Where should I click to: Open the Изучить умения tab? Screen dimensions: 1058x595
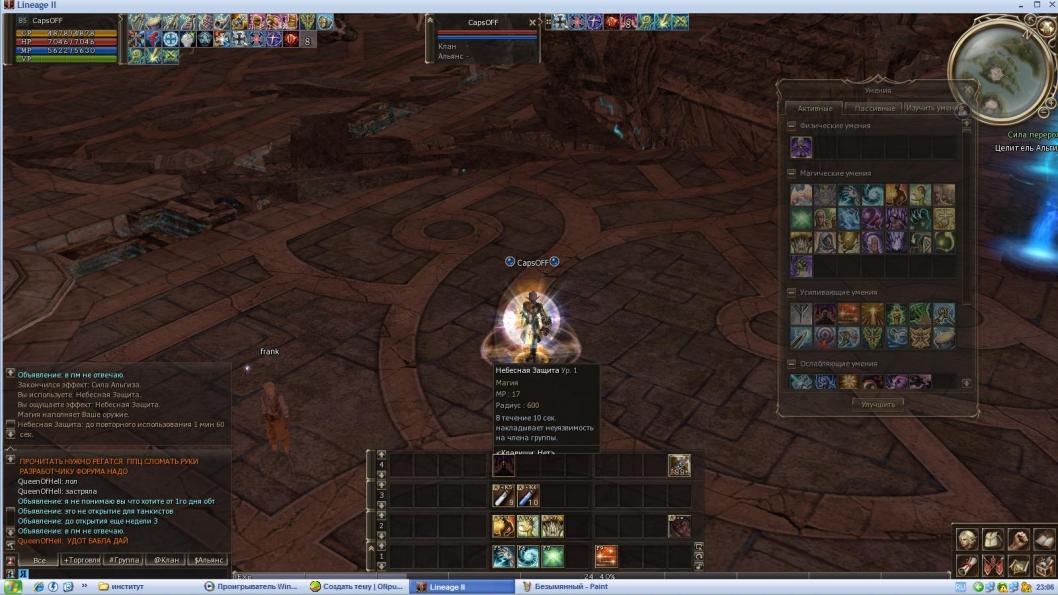933,108
